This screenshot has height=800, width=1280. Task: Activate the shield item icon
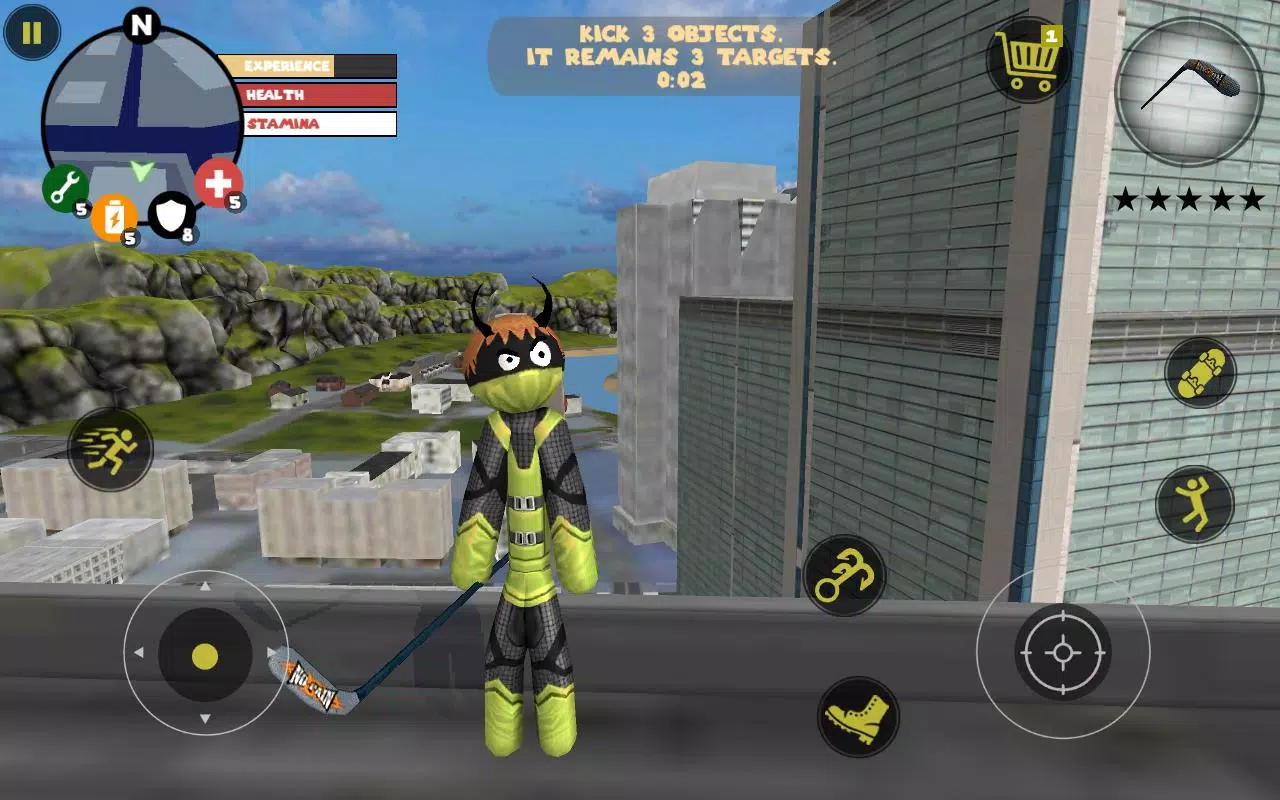click(x=171, y=215)
